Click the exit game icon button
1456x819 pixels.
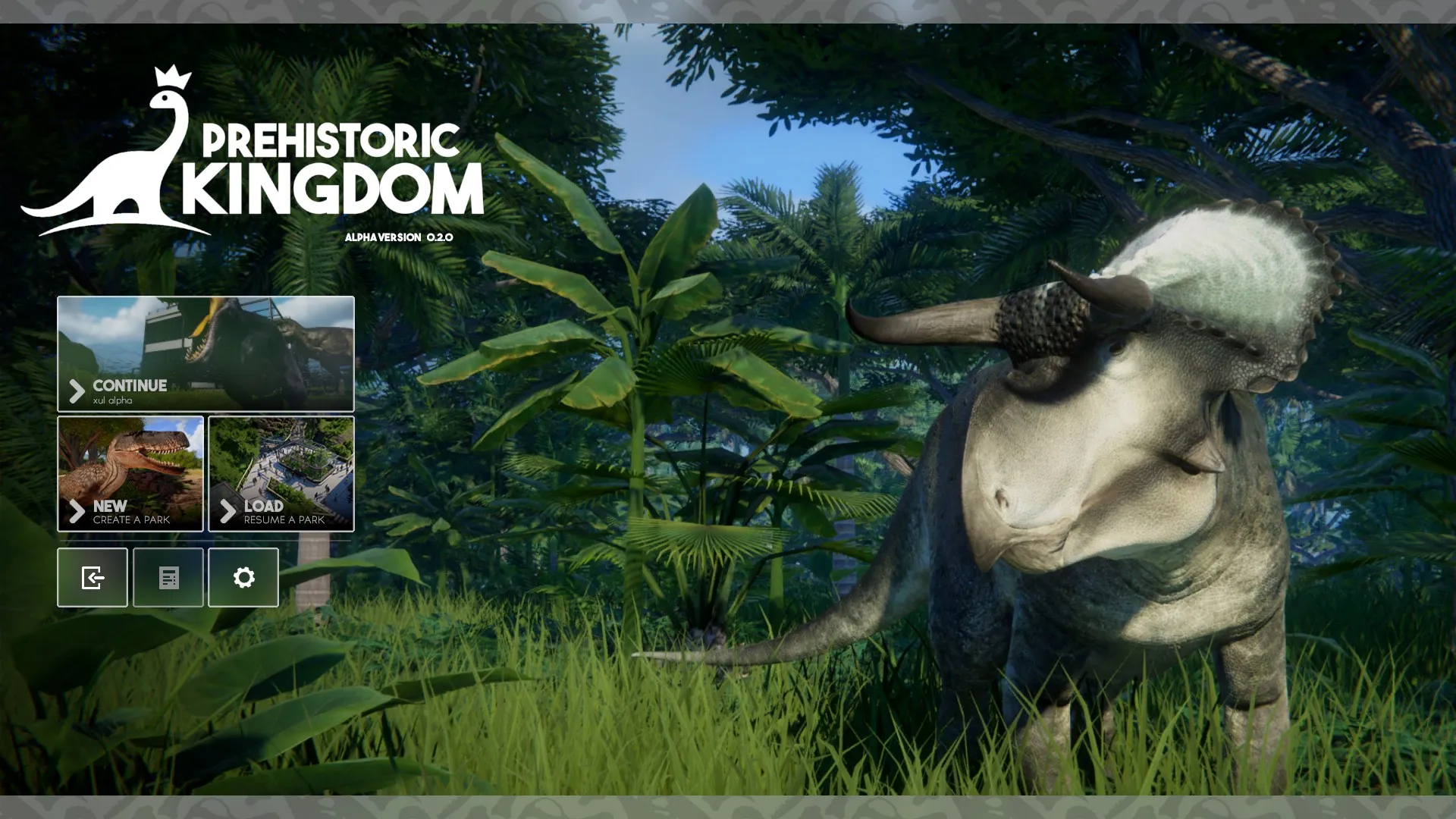93,578
